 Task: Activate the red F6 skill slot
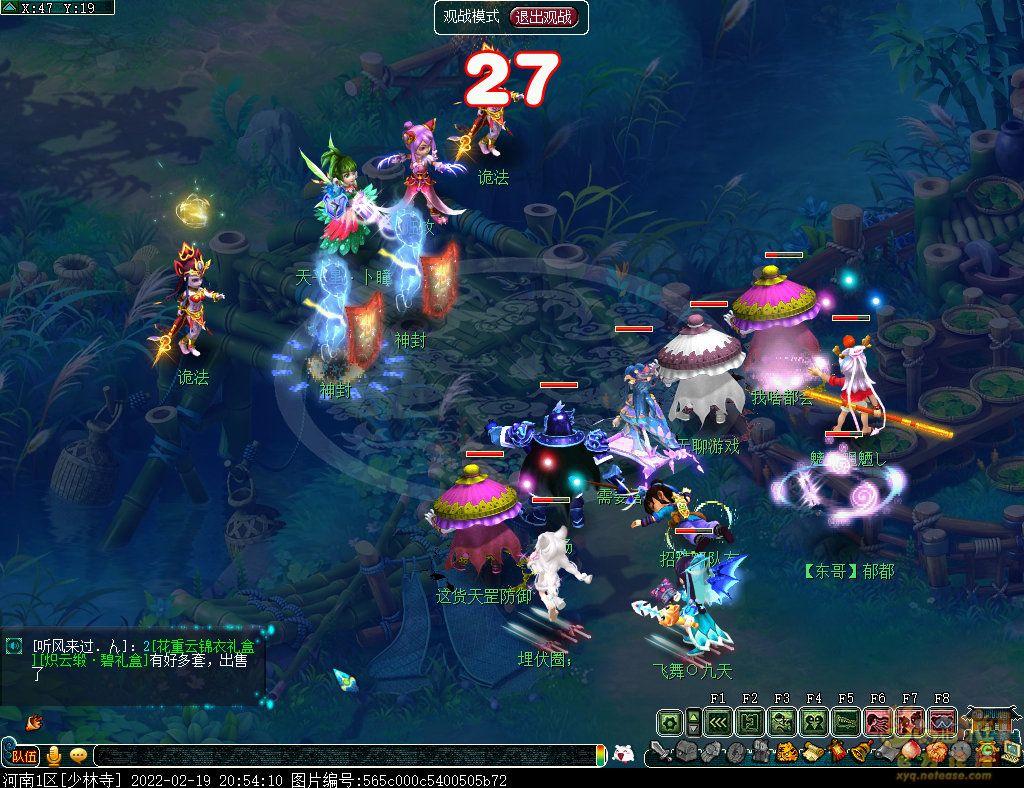pyautogui.click(x=877, y=721)
